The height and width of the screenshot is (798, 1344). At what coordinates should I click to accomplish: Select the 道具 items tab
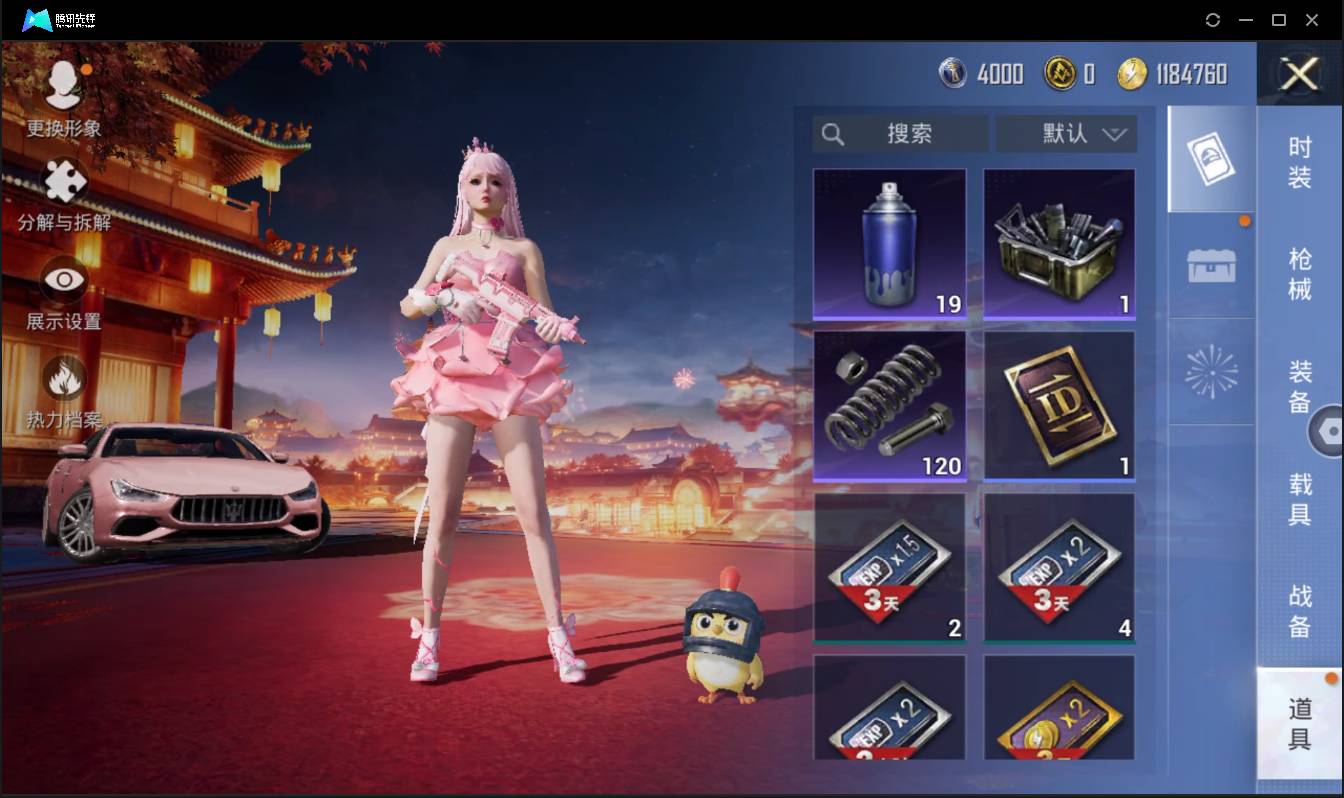click(x=1299, y=722)
